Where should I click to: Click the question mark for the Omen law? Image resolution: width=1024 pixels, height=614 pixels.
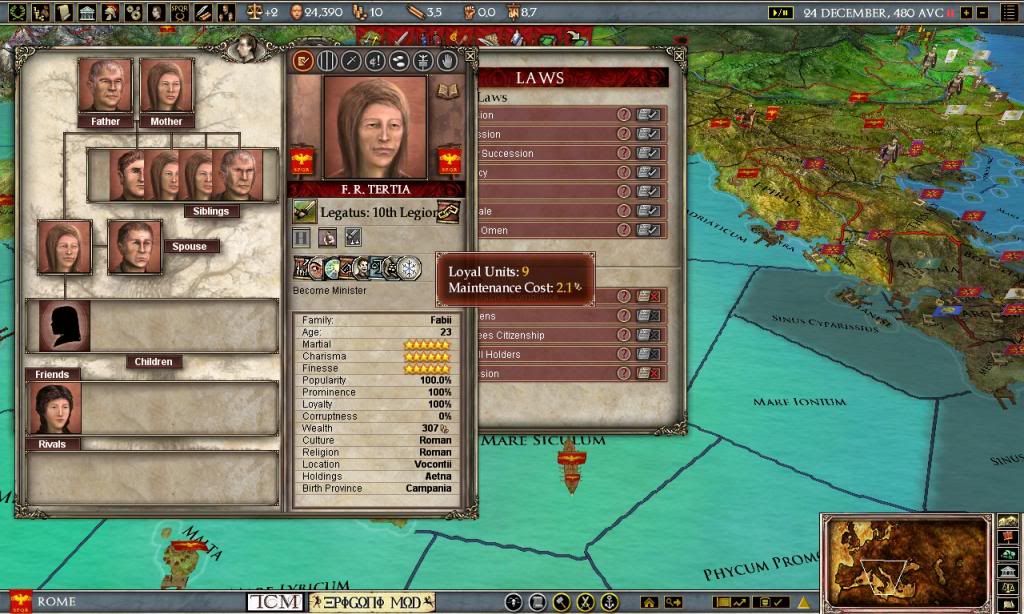(x=624, y=230)
